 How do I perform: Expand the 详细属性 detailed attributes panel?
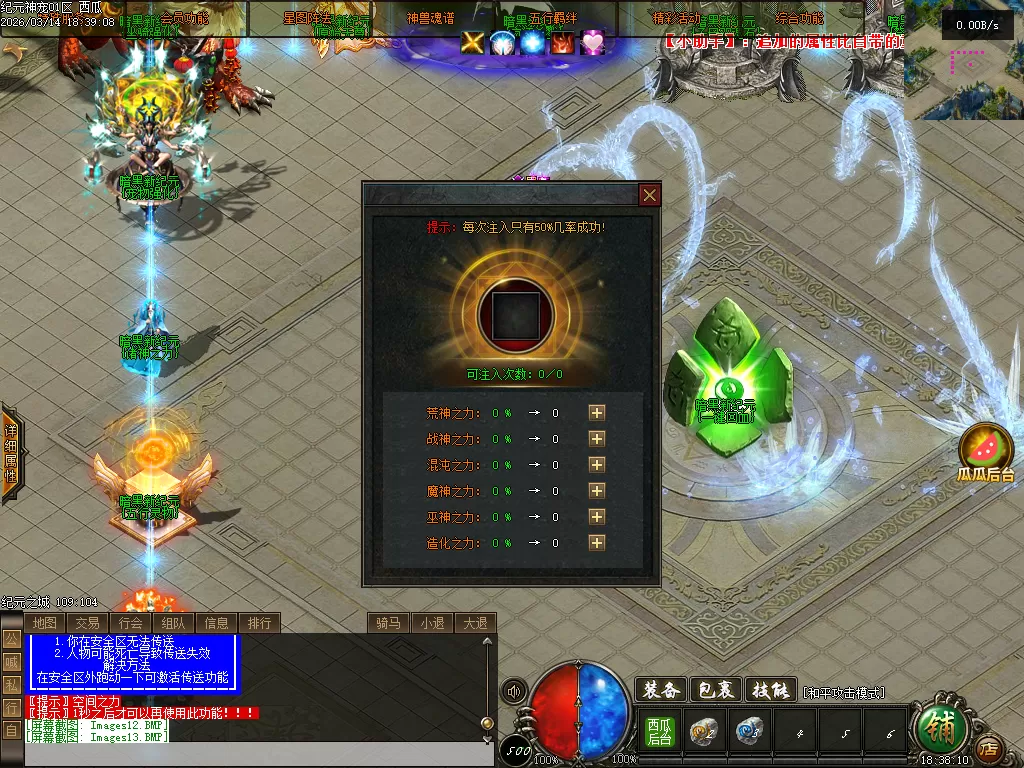pos(10,453)
